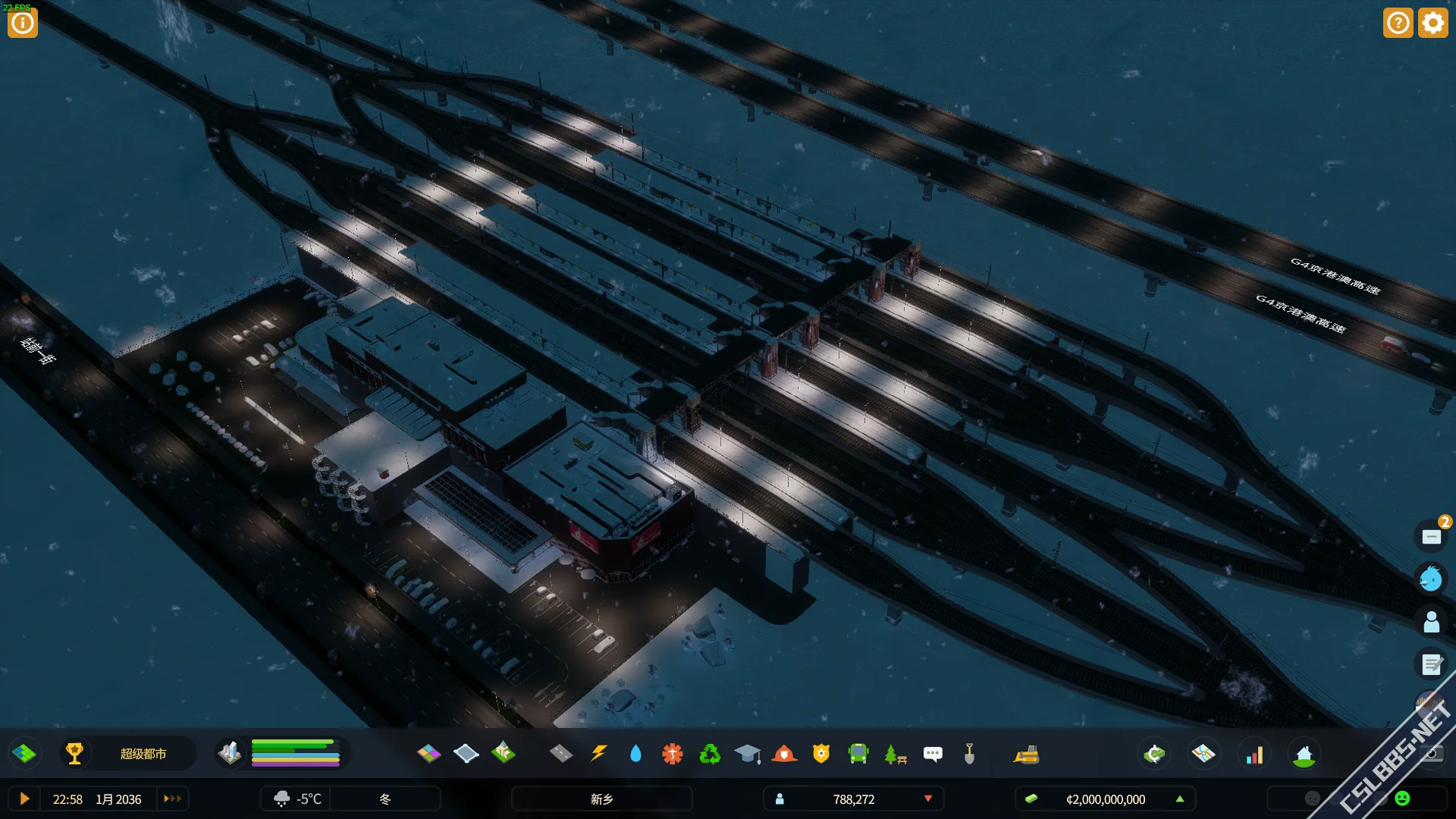Screen dimensions: 1456x819
Task: Change simulation speed with triple arrows
Action: click(x=173, y=799)
